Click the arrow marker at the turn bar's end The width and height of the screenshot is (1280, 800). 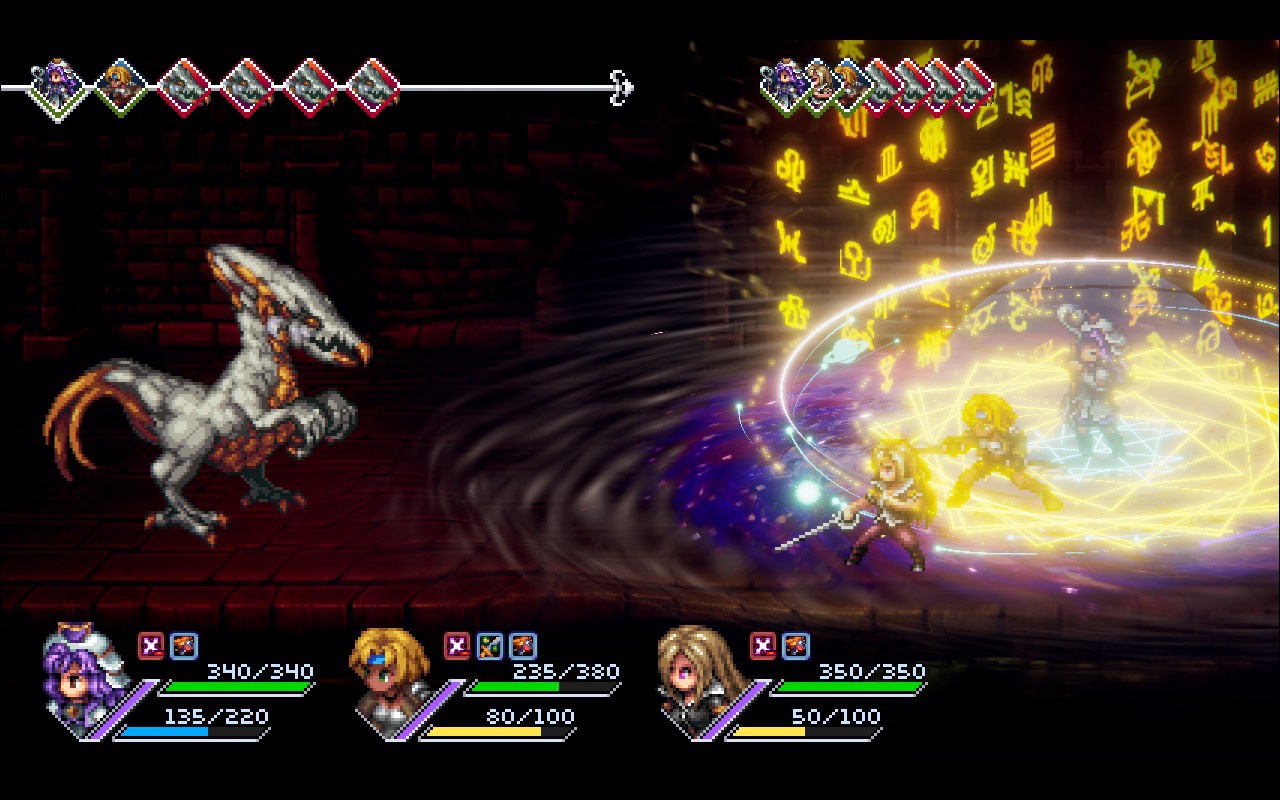[622, 88]
